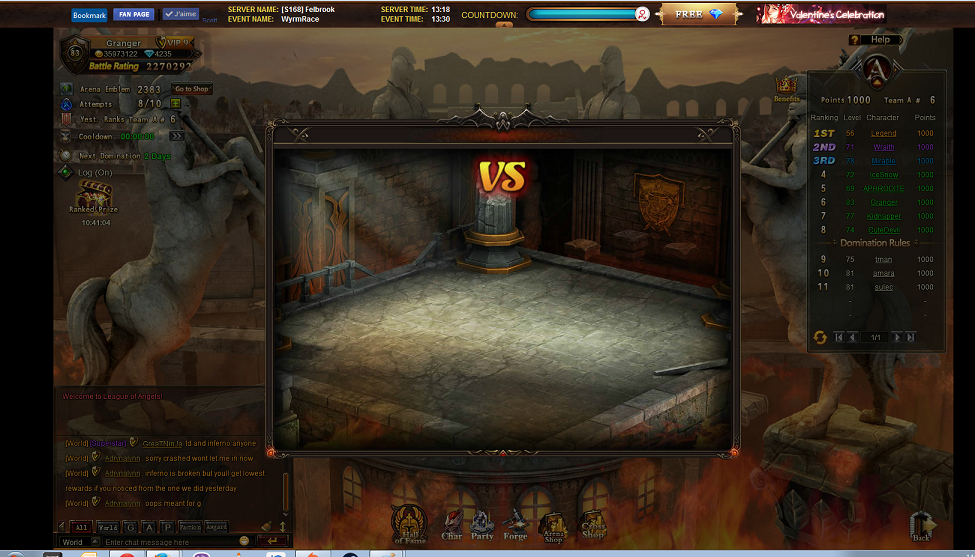Open the Ranked Prize treasure chest
The height and width of the screenshot is (557, 975).
[93, 193]
